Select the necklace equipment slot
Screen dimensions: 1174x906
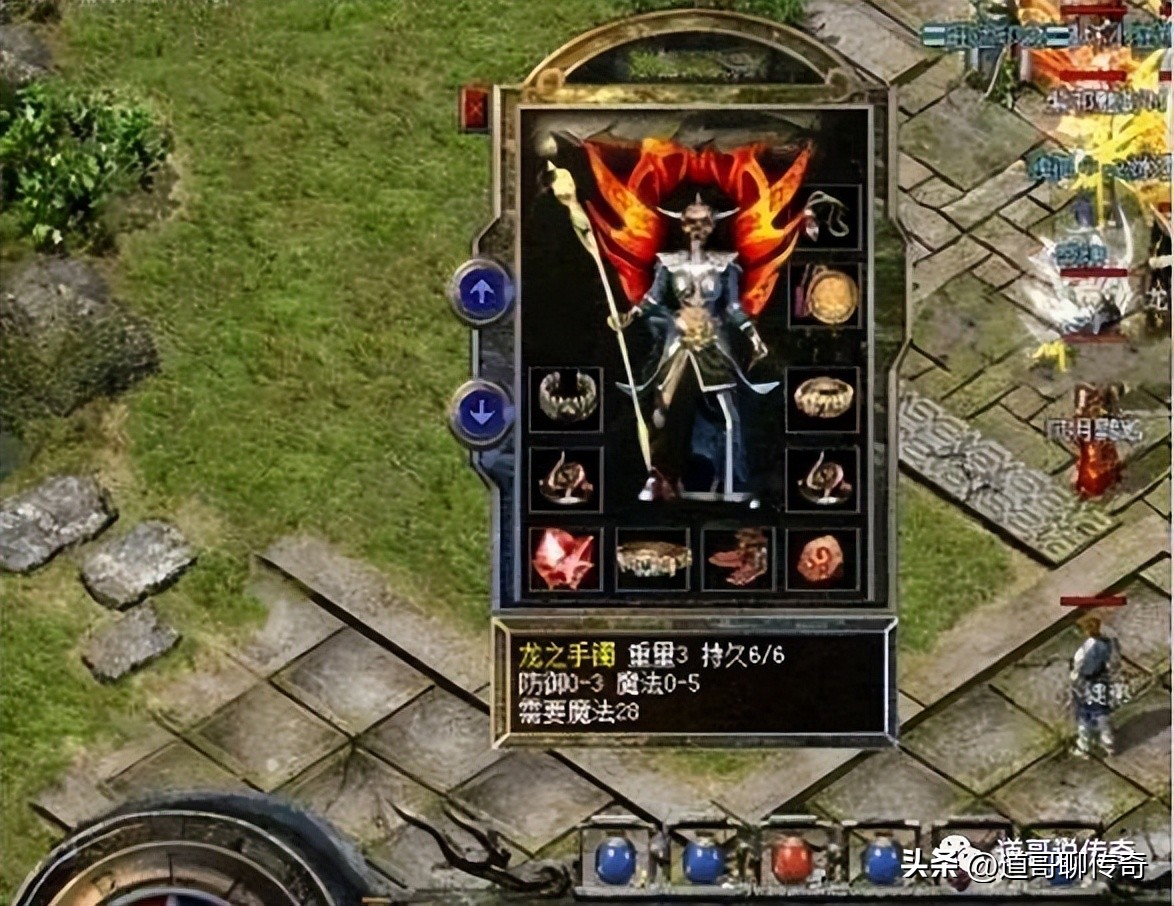click(x=826, y=215)
